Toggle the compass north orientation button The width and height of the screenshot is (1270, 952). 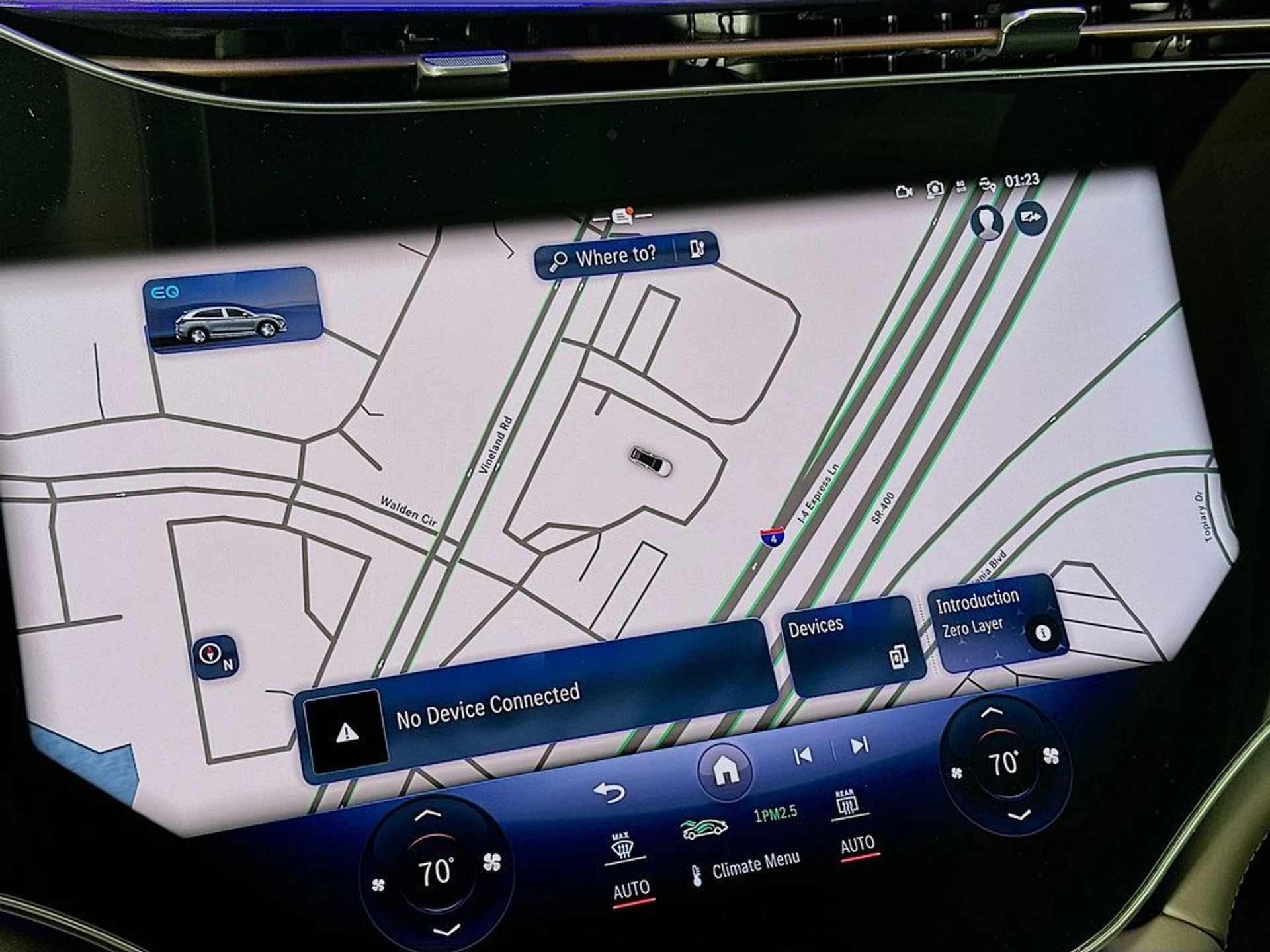click(215, 656)
